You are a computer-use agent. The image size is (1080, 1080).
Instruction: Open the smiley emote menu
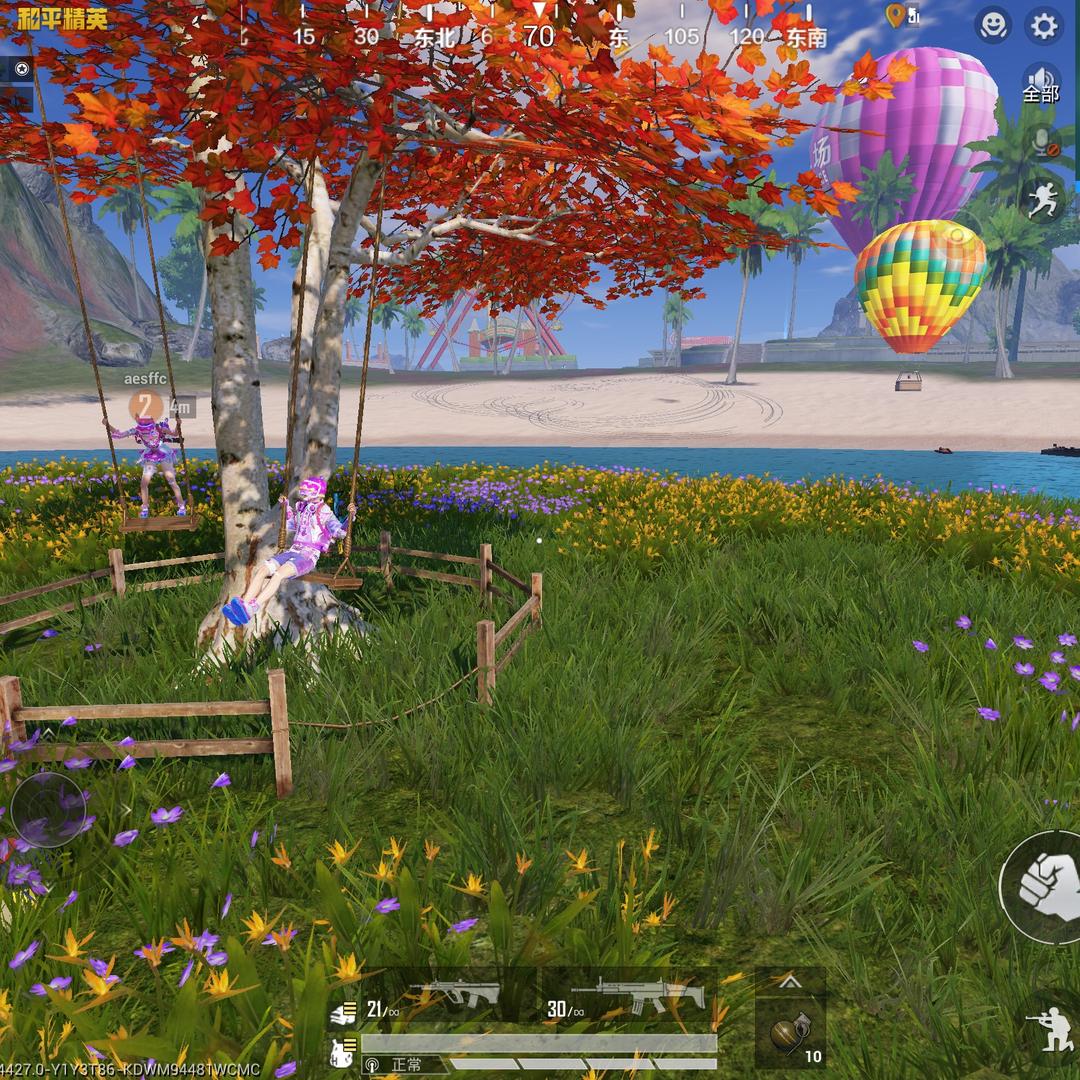pos(993,25)
